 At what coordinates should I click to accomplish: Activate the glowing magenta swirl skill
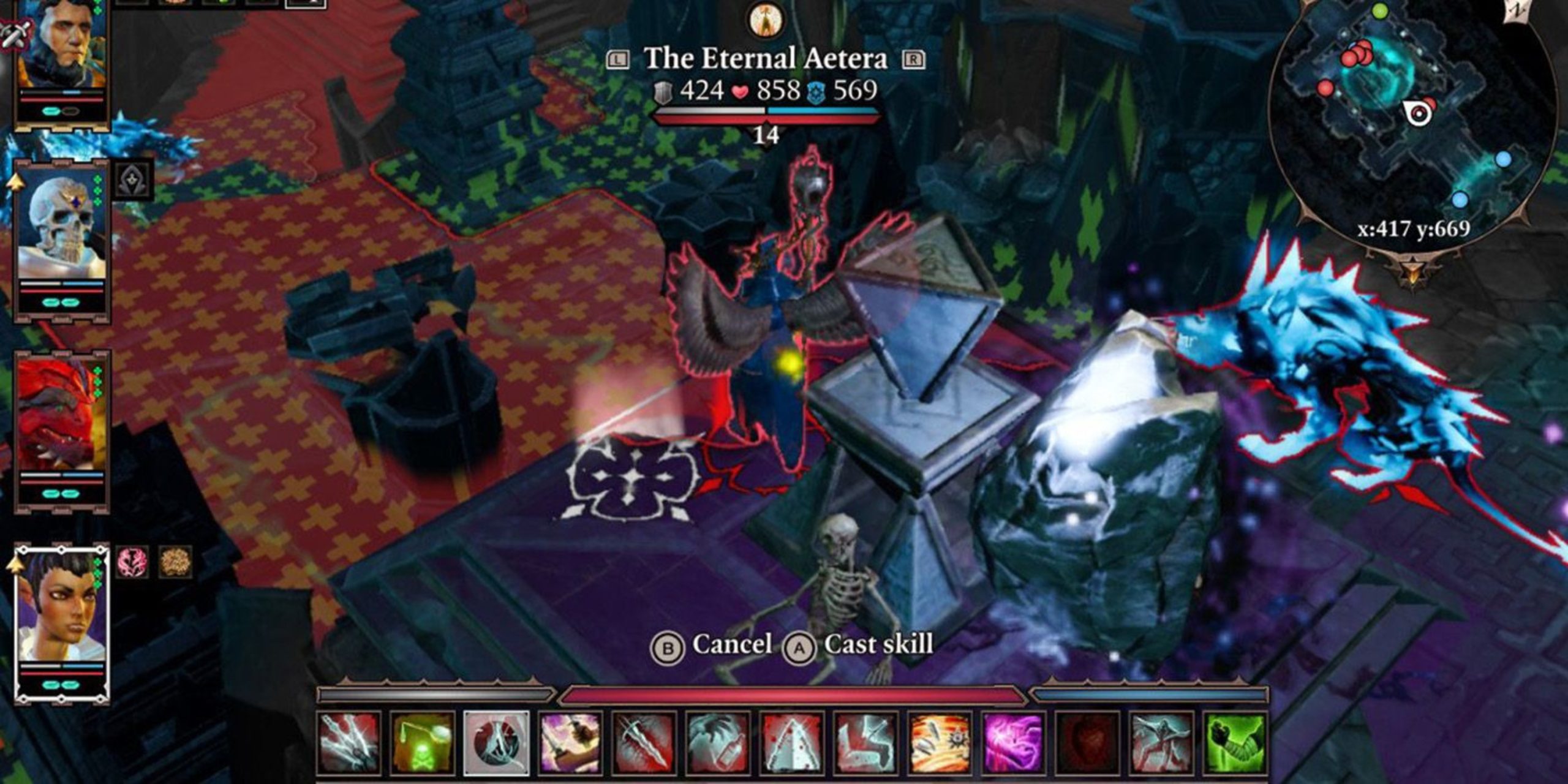click(1014, 743)
